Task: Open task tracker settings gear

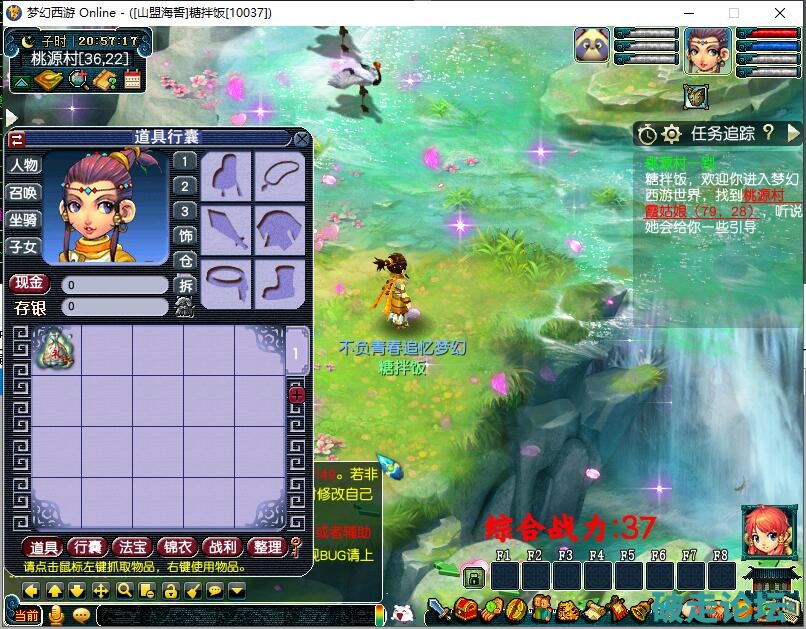Action: coord(671,133)
